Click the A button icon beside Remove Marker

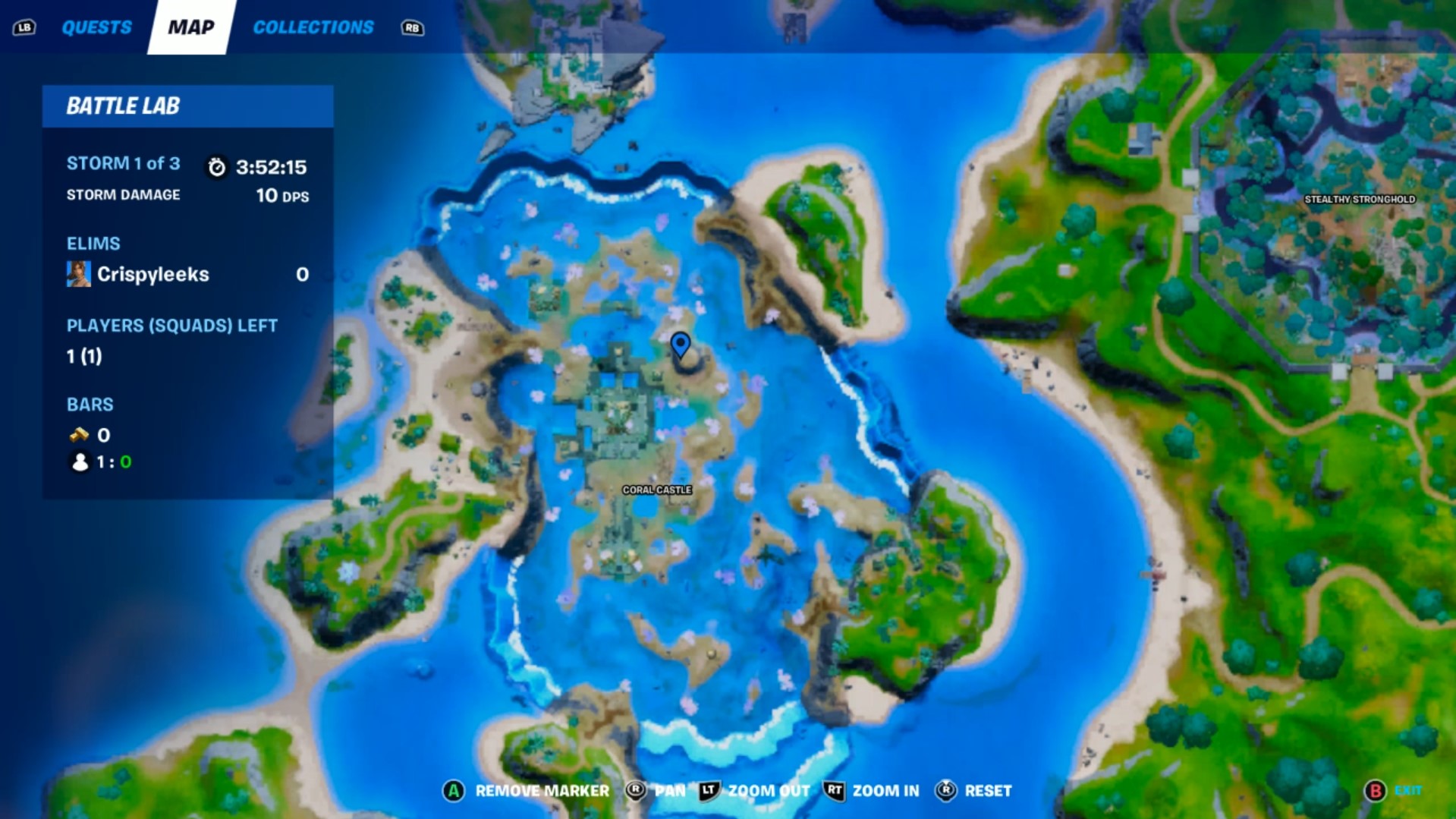click(x=453, y=790)
